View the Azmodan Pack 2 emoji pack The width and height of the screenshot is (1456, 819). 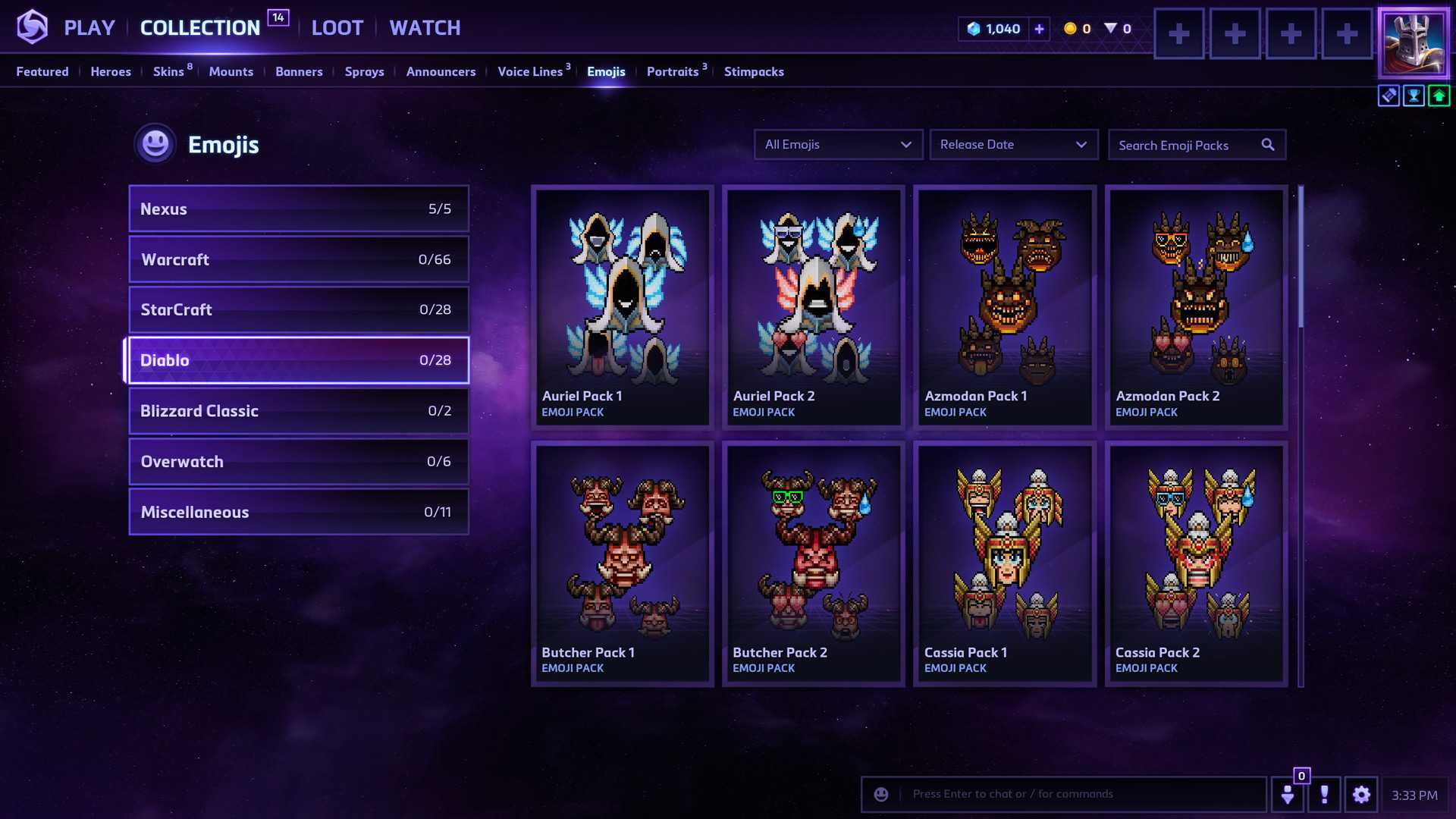(x=1196, y=307)
